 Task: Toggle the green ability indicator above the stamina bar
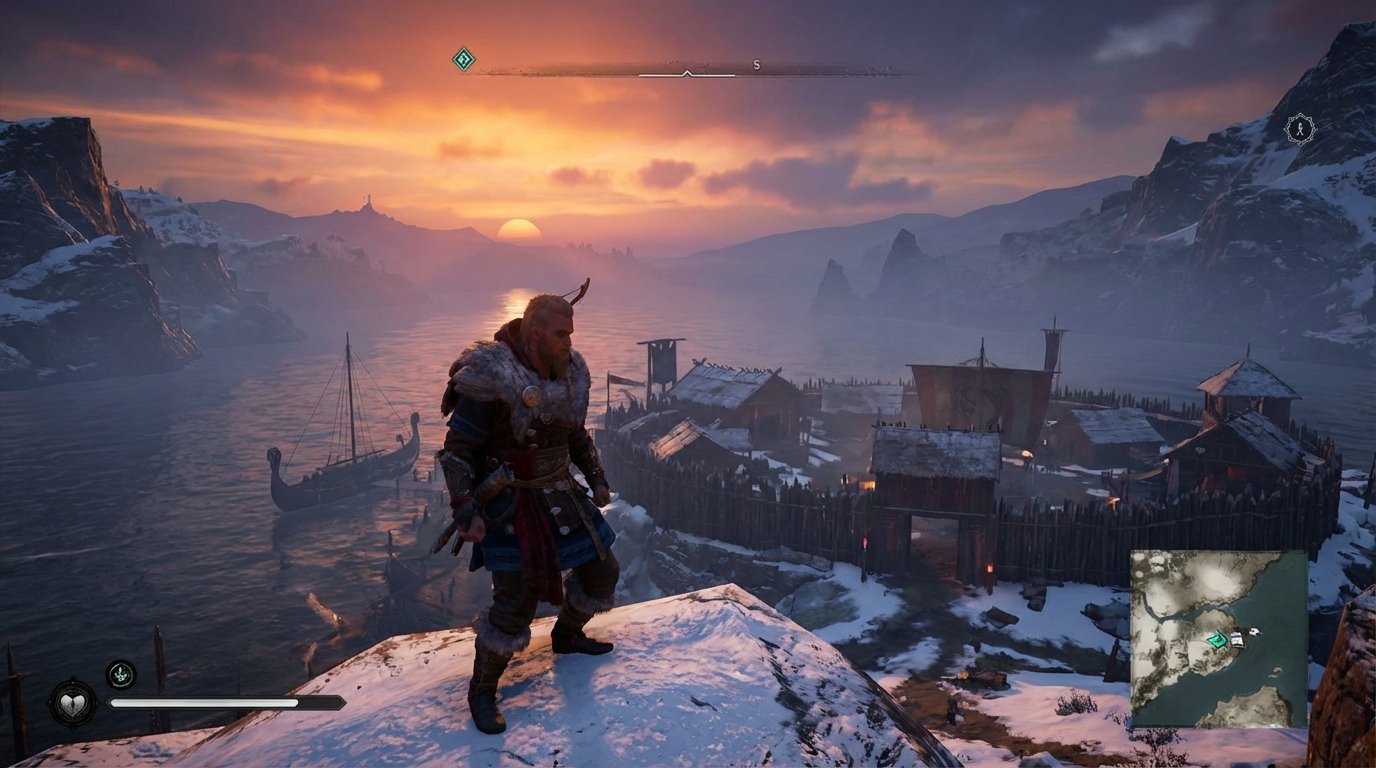(x=121, y=674)
